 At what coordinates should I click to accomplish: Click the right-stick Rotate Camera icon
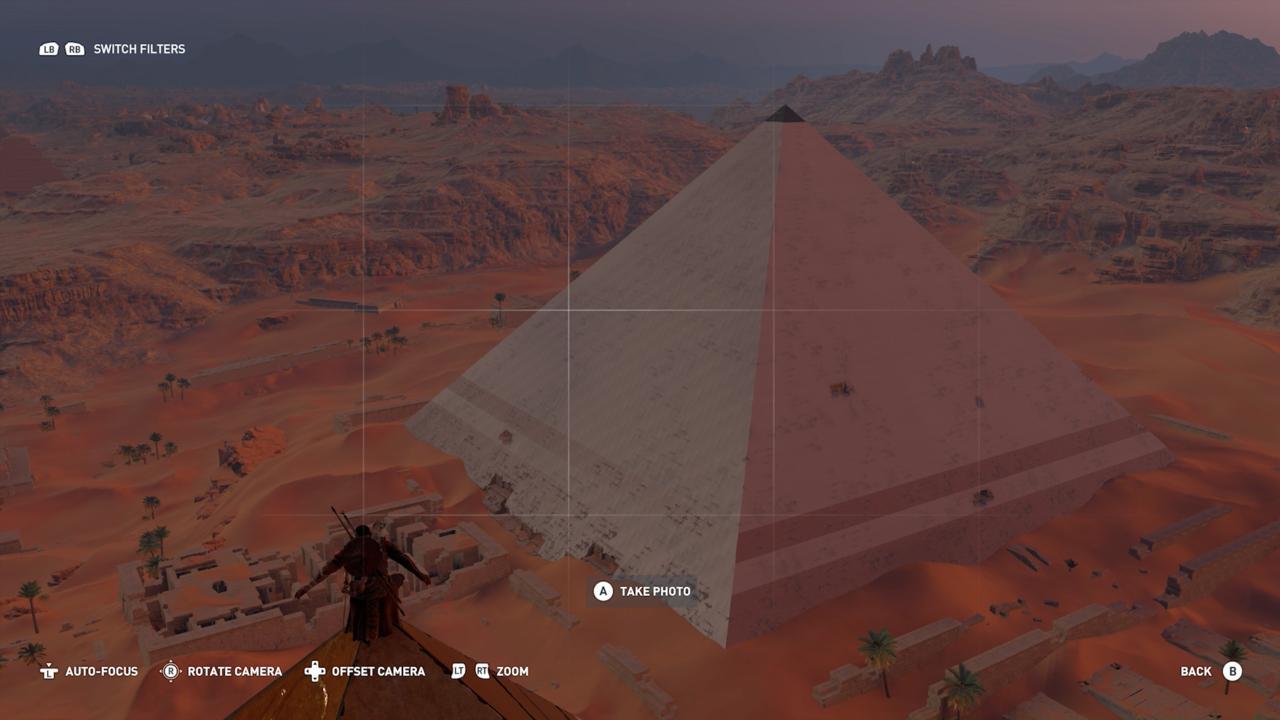click(x=170, y=671)
